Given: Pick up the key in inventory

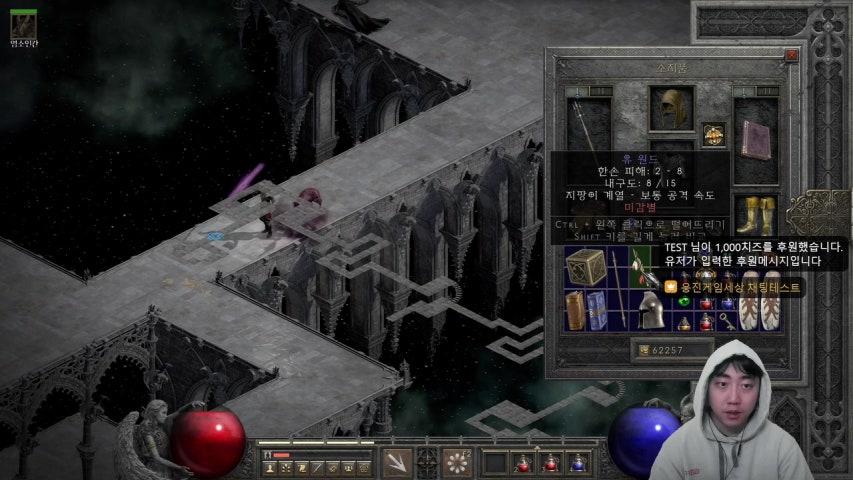Looking at the screenshot, I should 727,320.
